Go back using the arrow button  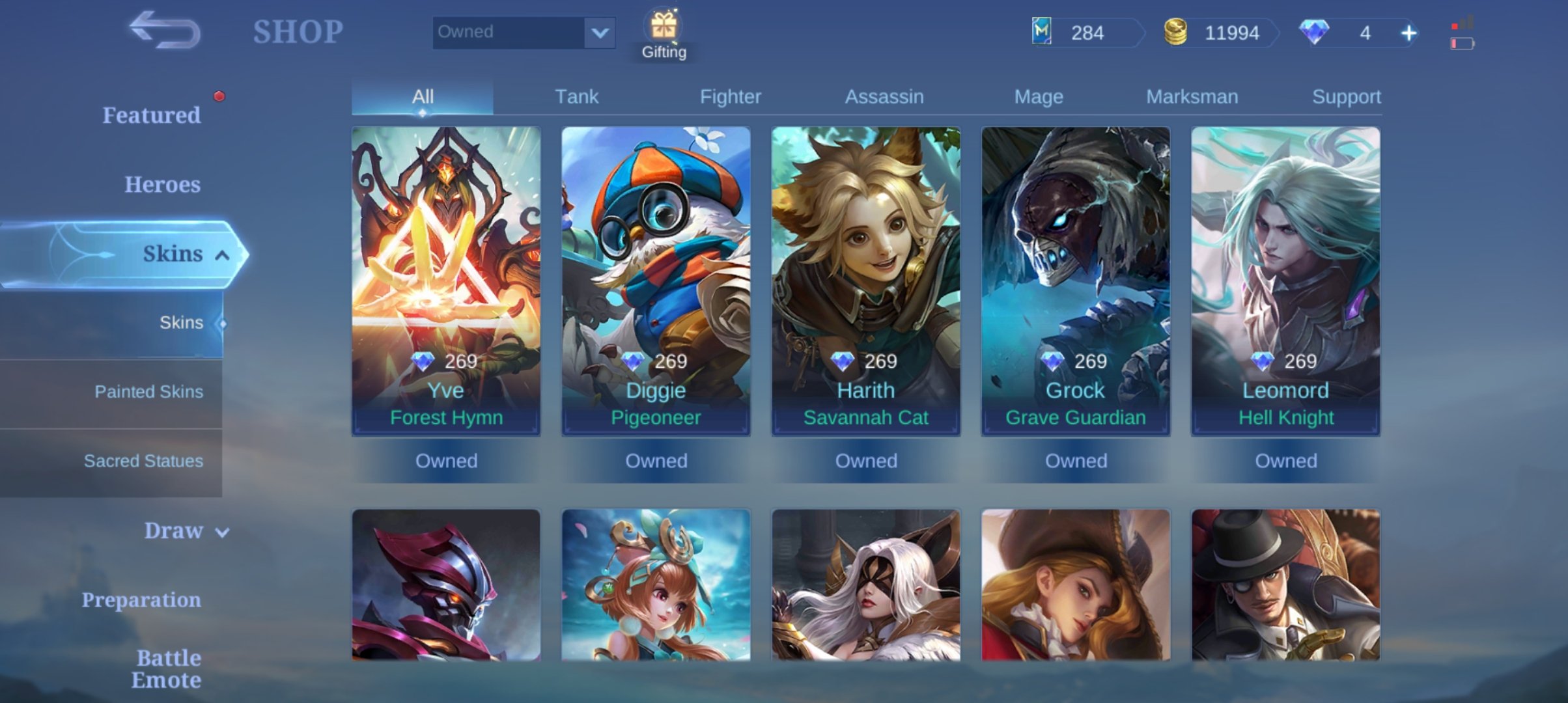tap(165, 31)
